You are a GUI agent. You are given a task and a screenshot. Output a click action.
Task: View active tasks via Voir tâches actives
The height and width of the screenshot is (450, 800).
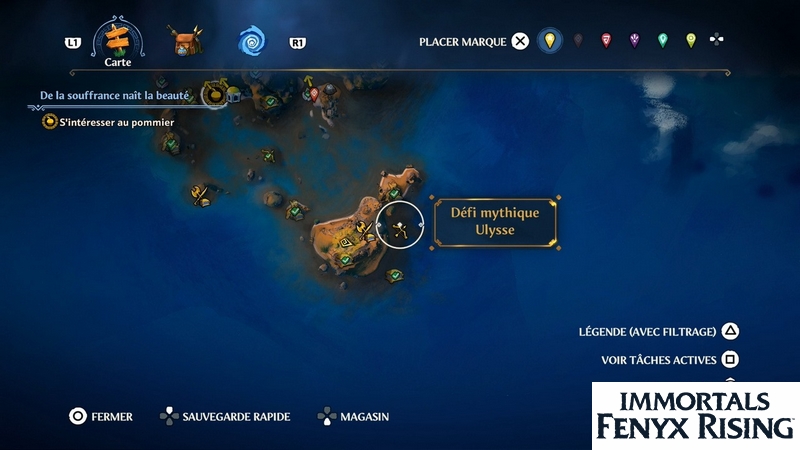pos(669,359)
